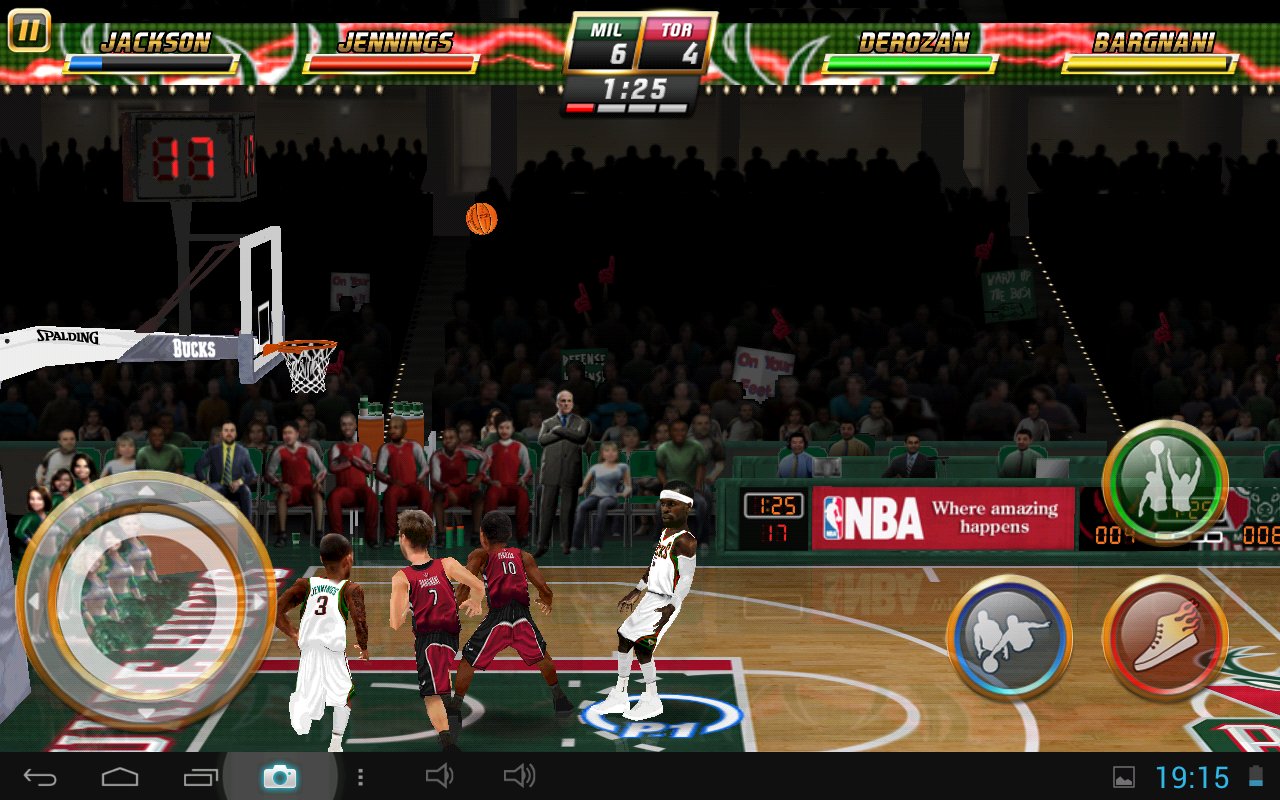Open the recent apps overview
The height and width of the screenshot is (800, 1280).
tap(200, 776)
